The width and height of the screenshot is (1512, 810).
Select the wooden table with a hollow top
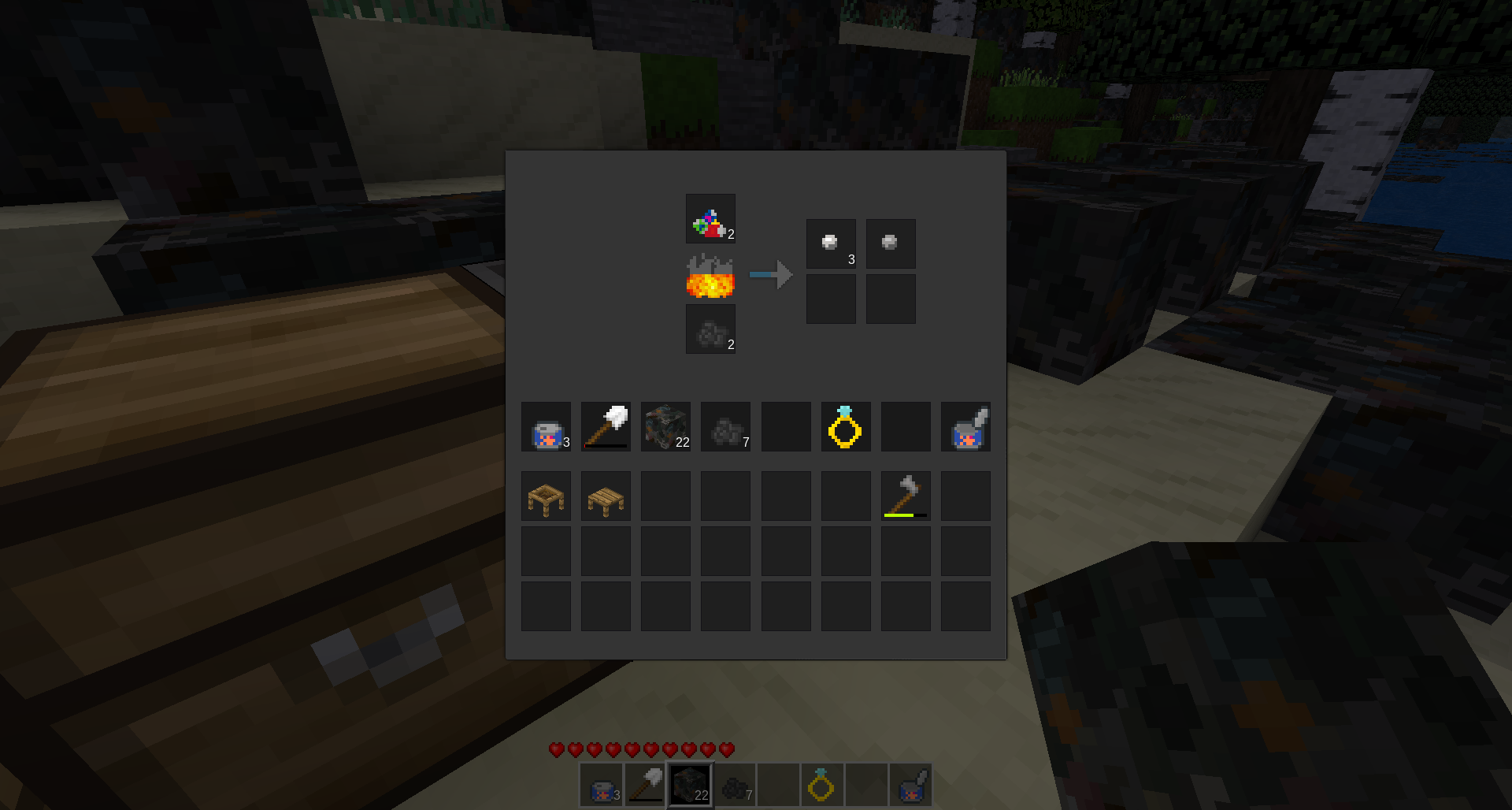coord(546,496)
